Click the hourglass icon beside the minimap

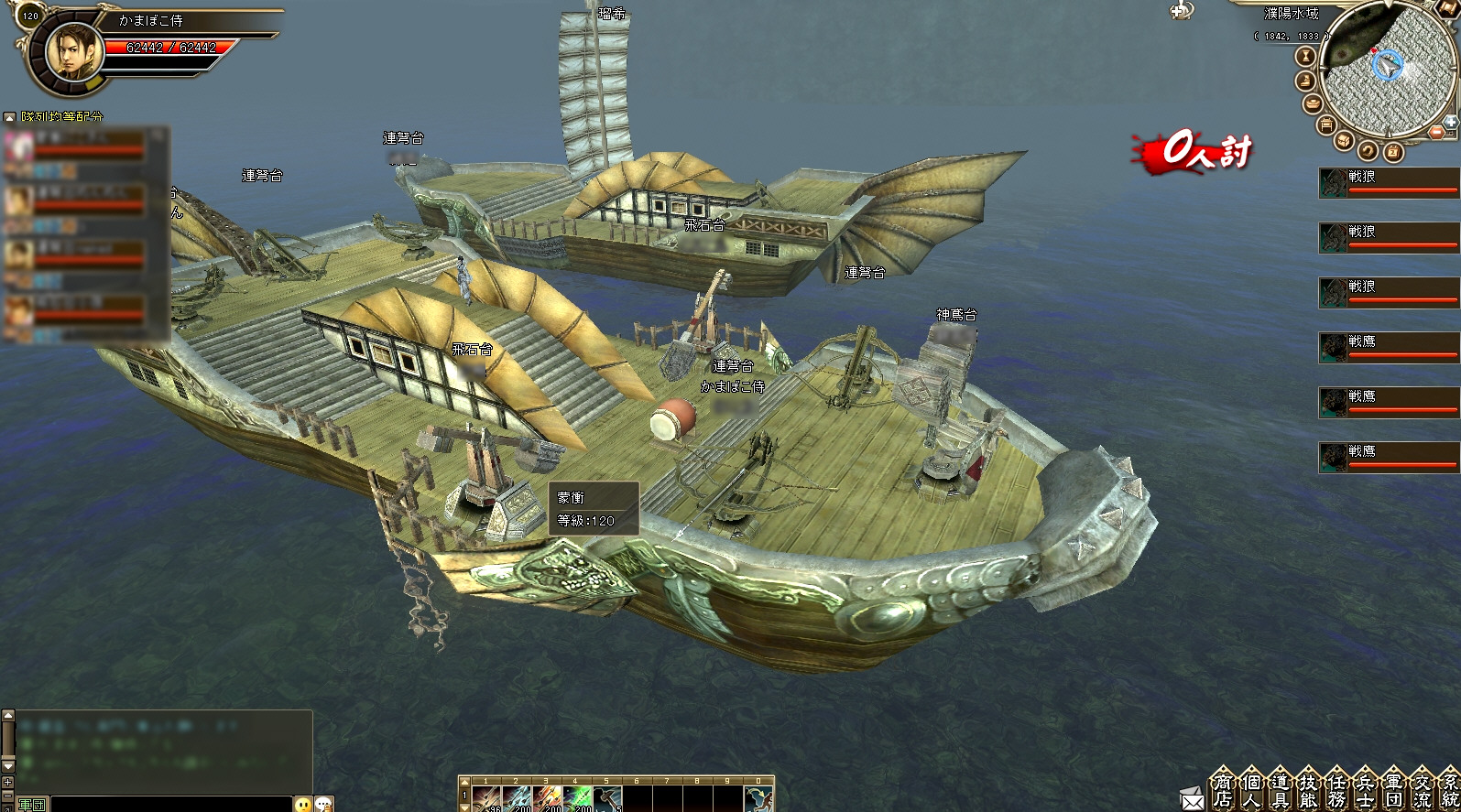pos(1305,57)
